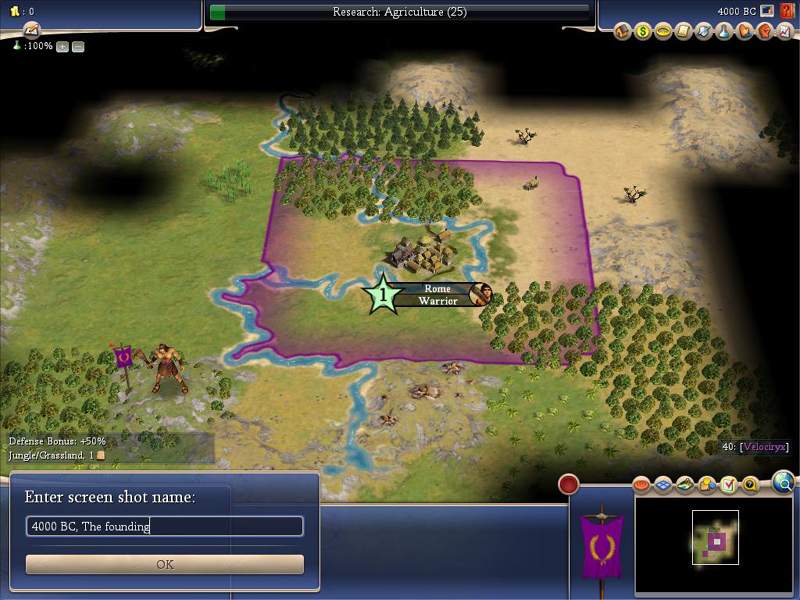This screenshot has width=800, height=600.
Task: Open the Civics Advisor gold ring icon
Action: [662, 32]
